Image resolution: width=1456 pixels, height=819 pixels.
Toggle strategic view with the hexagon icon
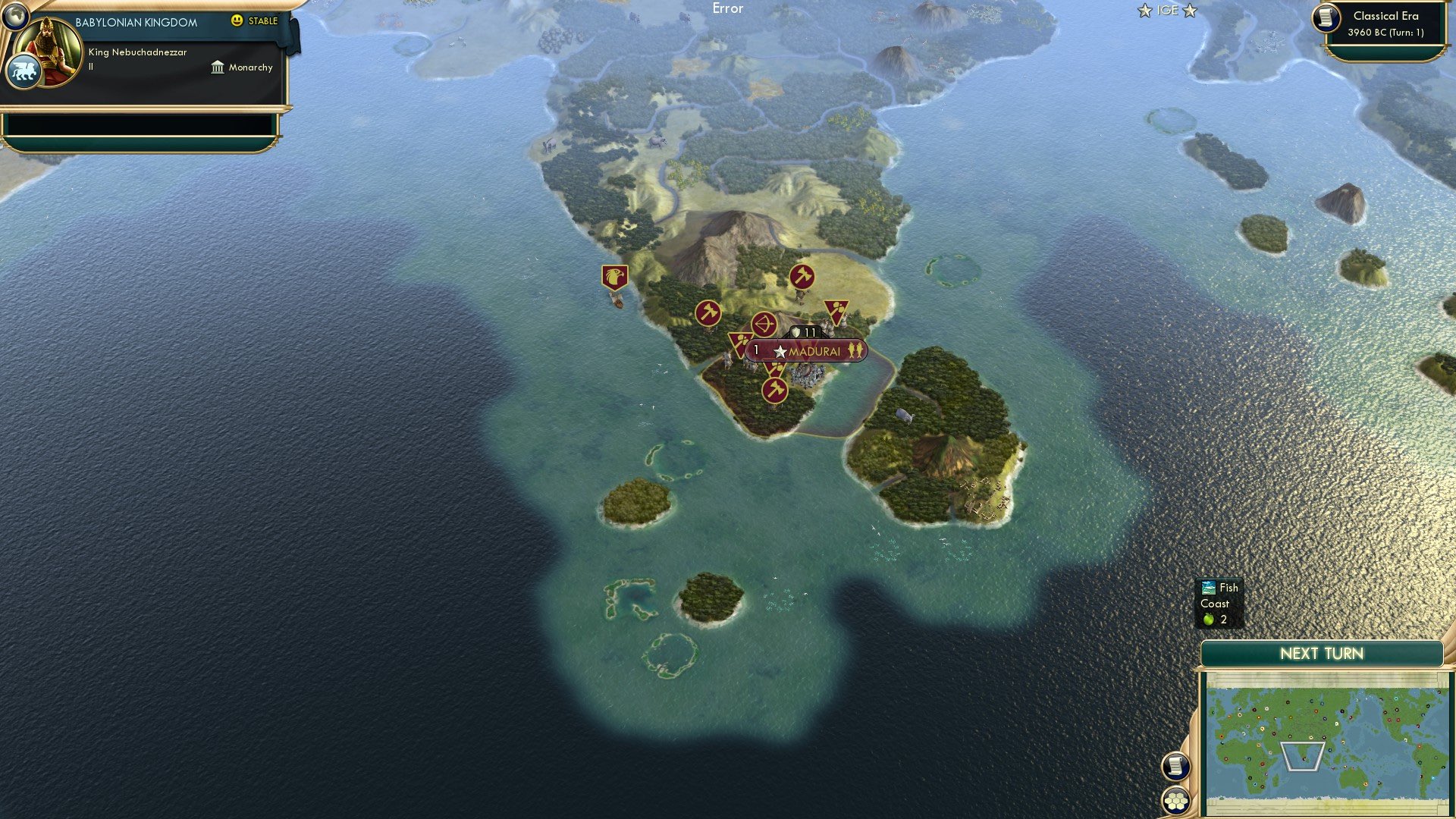pos(1175,801)
